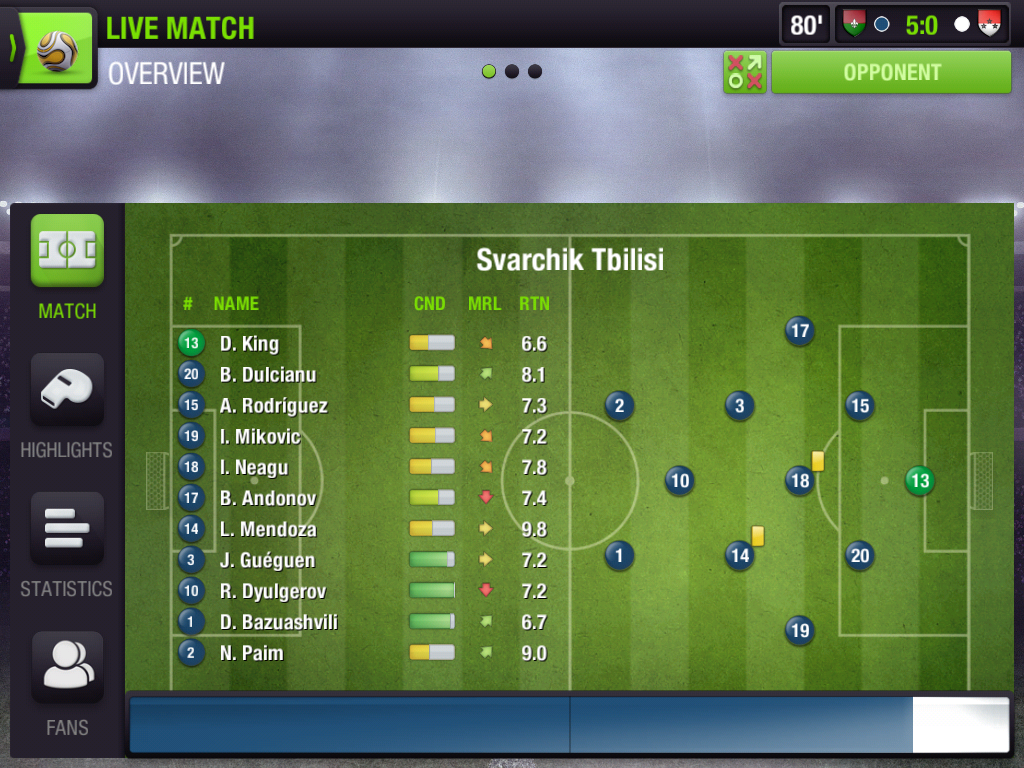Select B. Dulcianu player row
The image size is (1024, 768).
click(267, 375)
